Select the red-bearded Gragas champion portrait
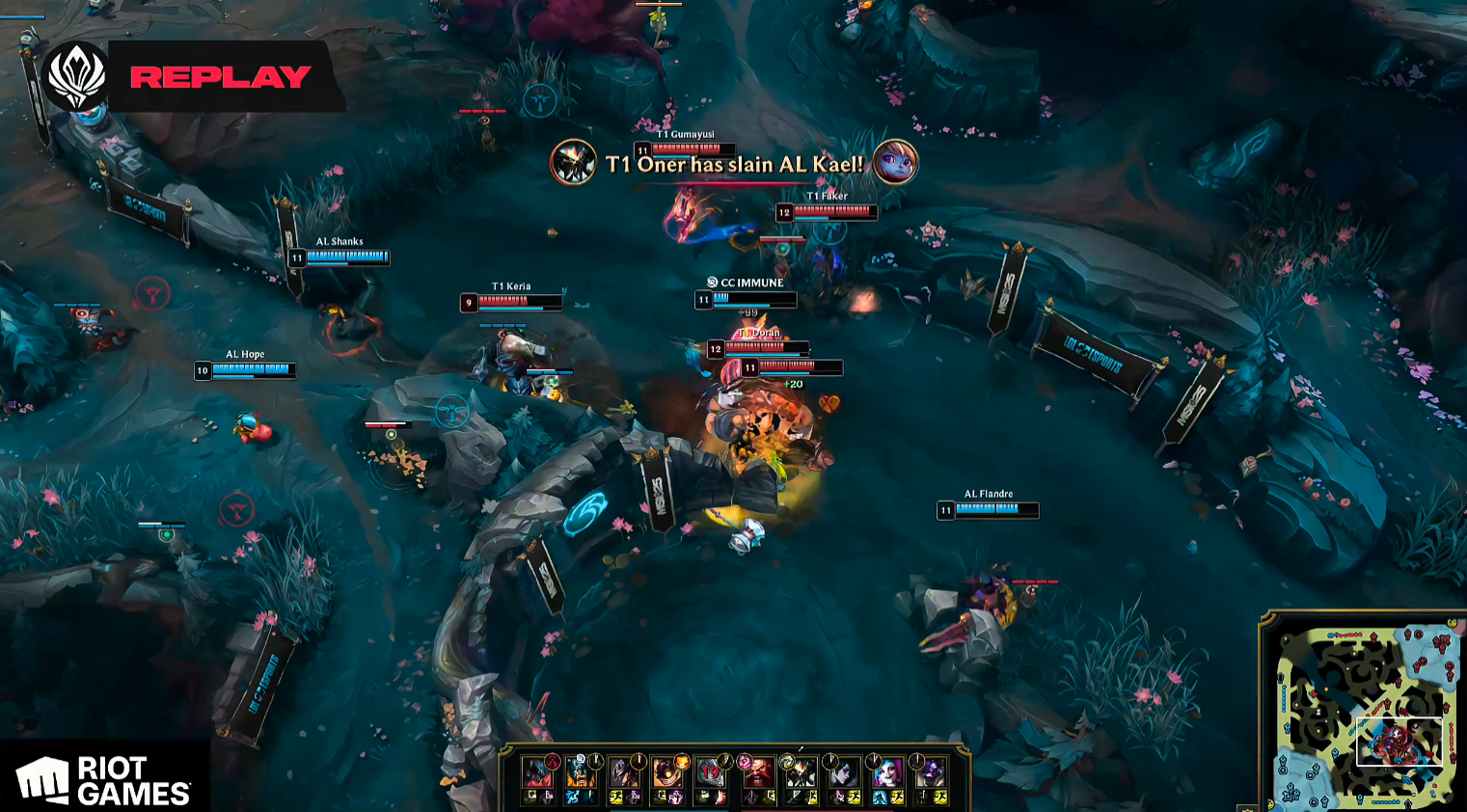 760,773
